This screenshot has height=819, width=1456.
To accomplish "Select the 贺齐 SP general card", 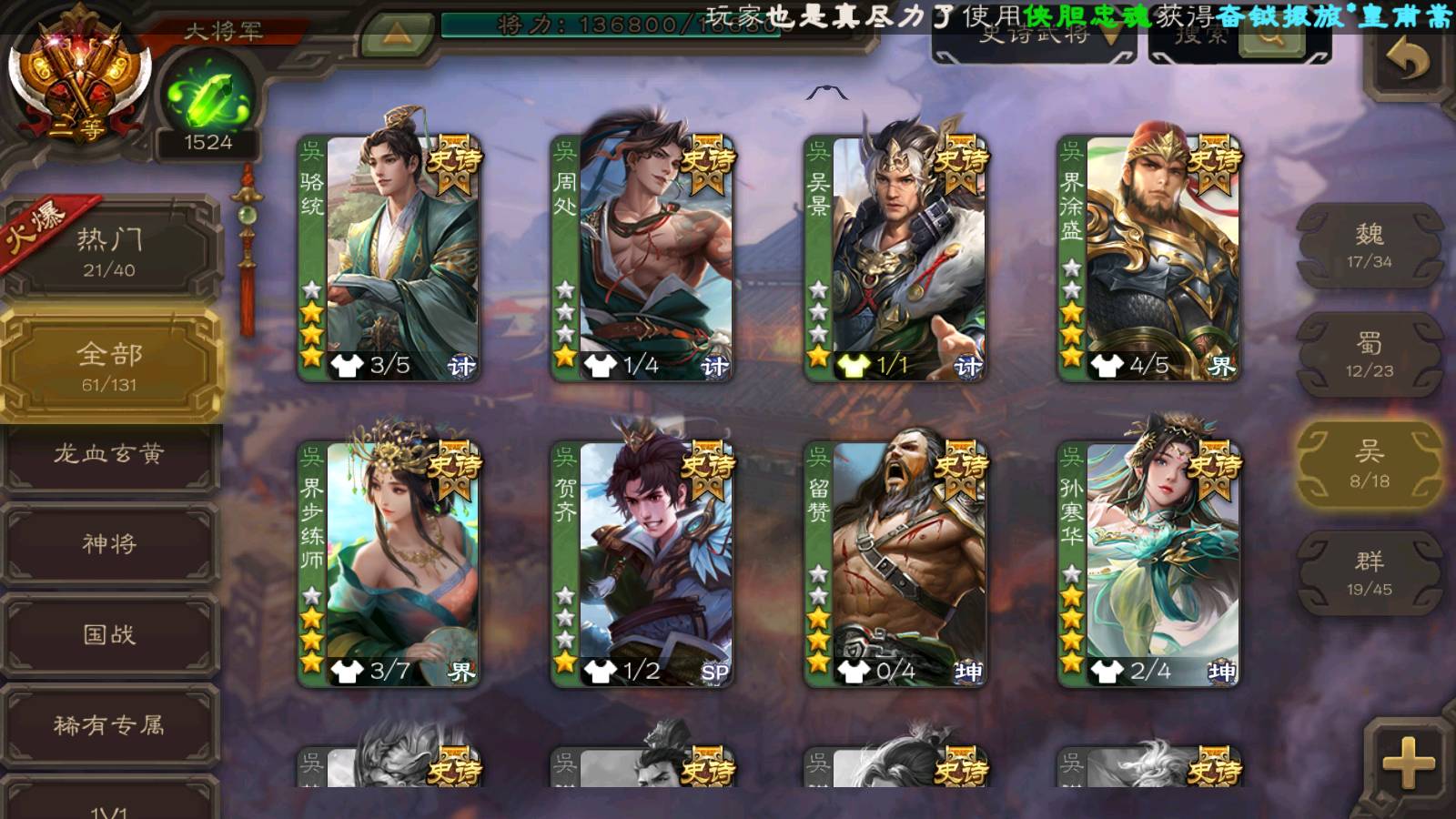I will pos(643,564).
